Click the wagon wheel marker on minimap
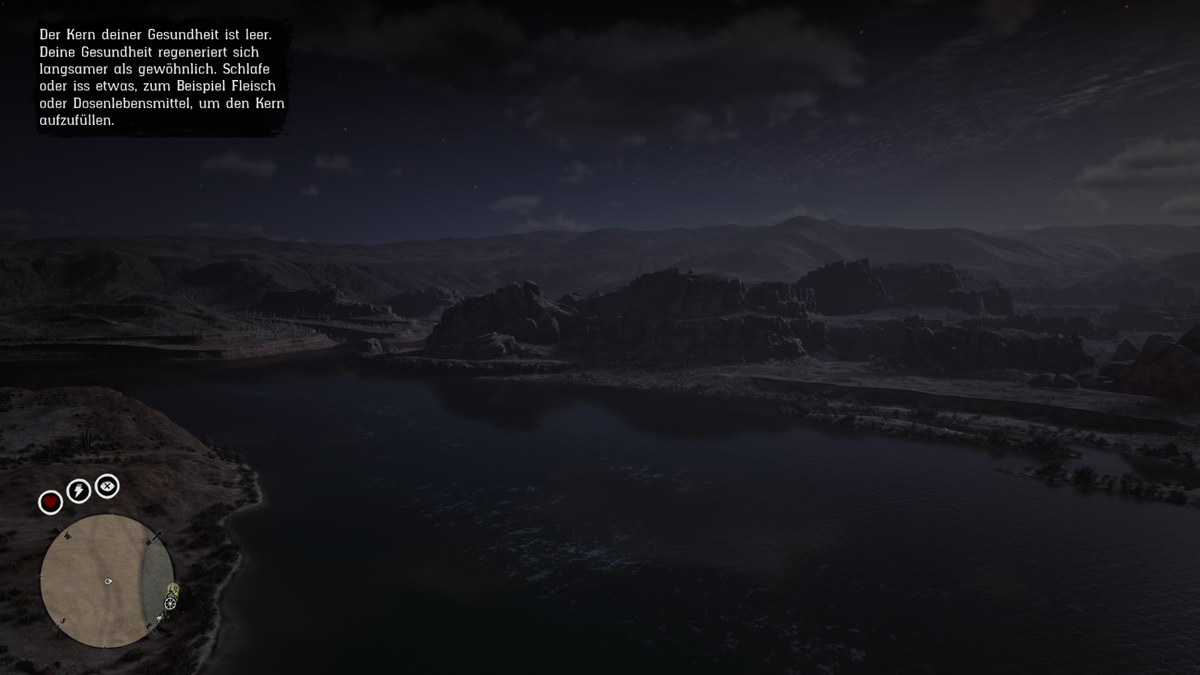 (170, 603)
